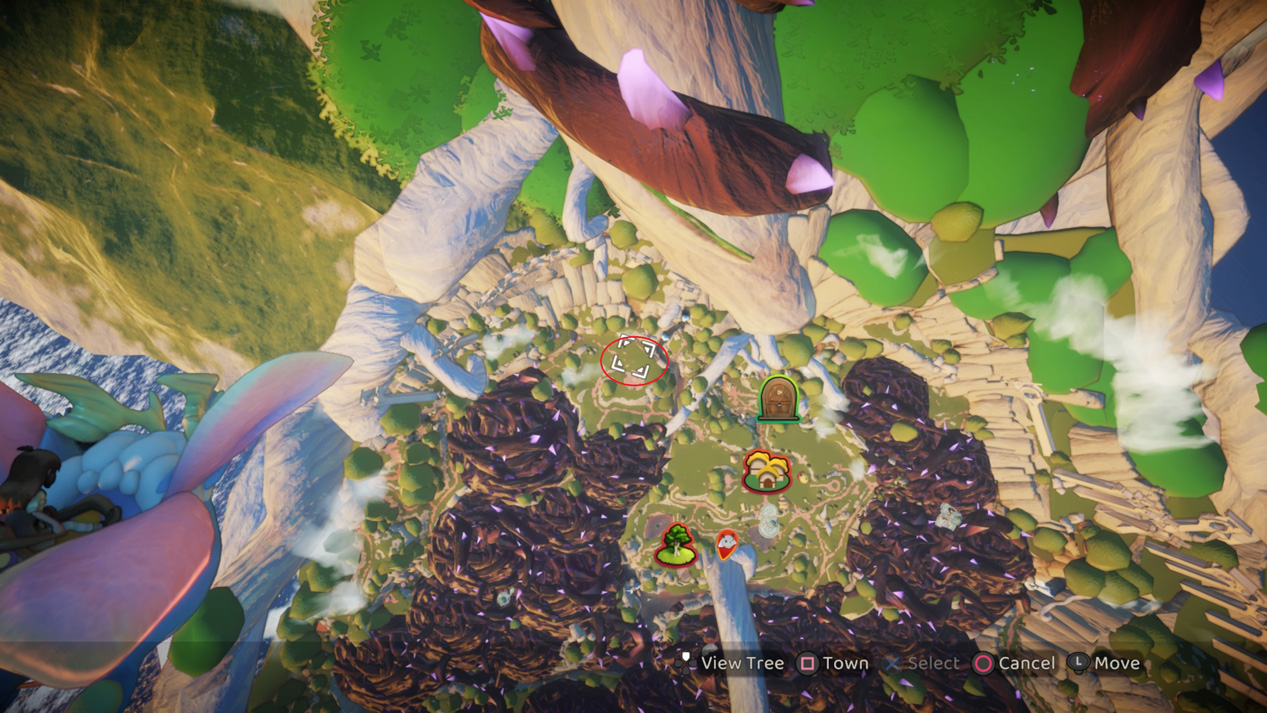This screenshot has height=713, width=1267.
Task: Click the white map cursor reticle
Action: click(634, 360)
